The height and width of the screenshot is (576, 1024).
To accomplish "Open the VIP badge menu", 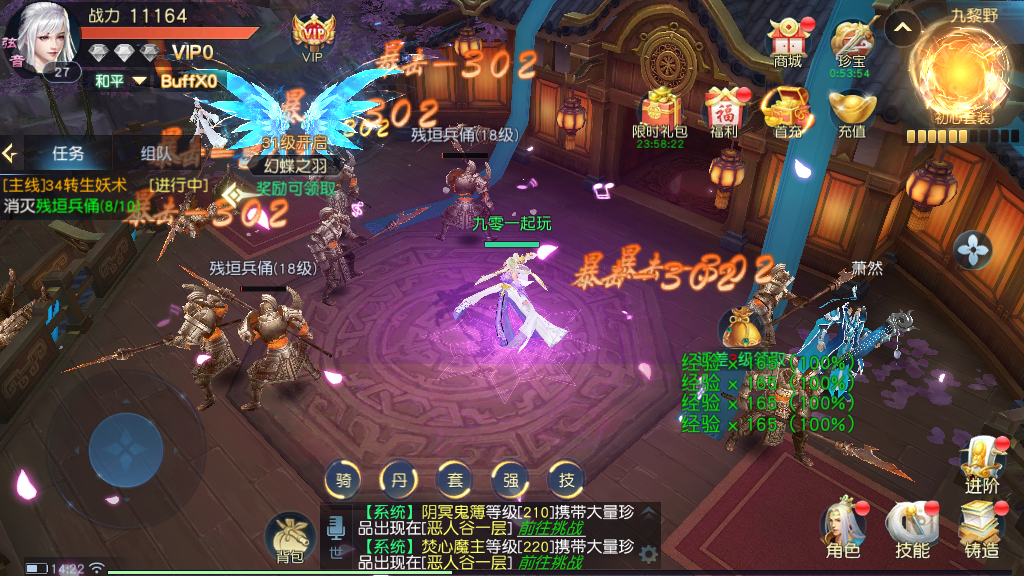I will pyautogui.click(x=313, y=35).
